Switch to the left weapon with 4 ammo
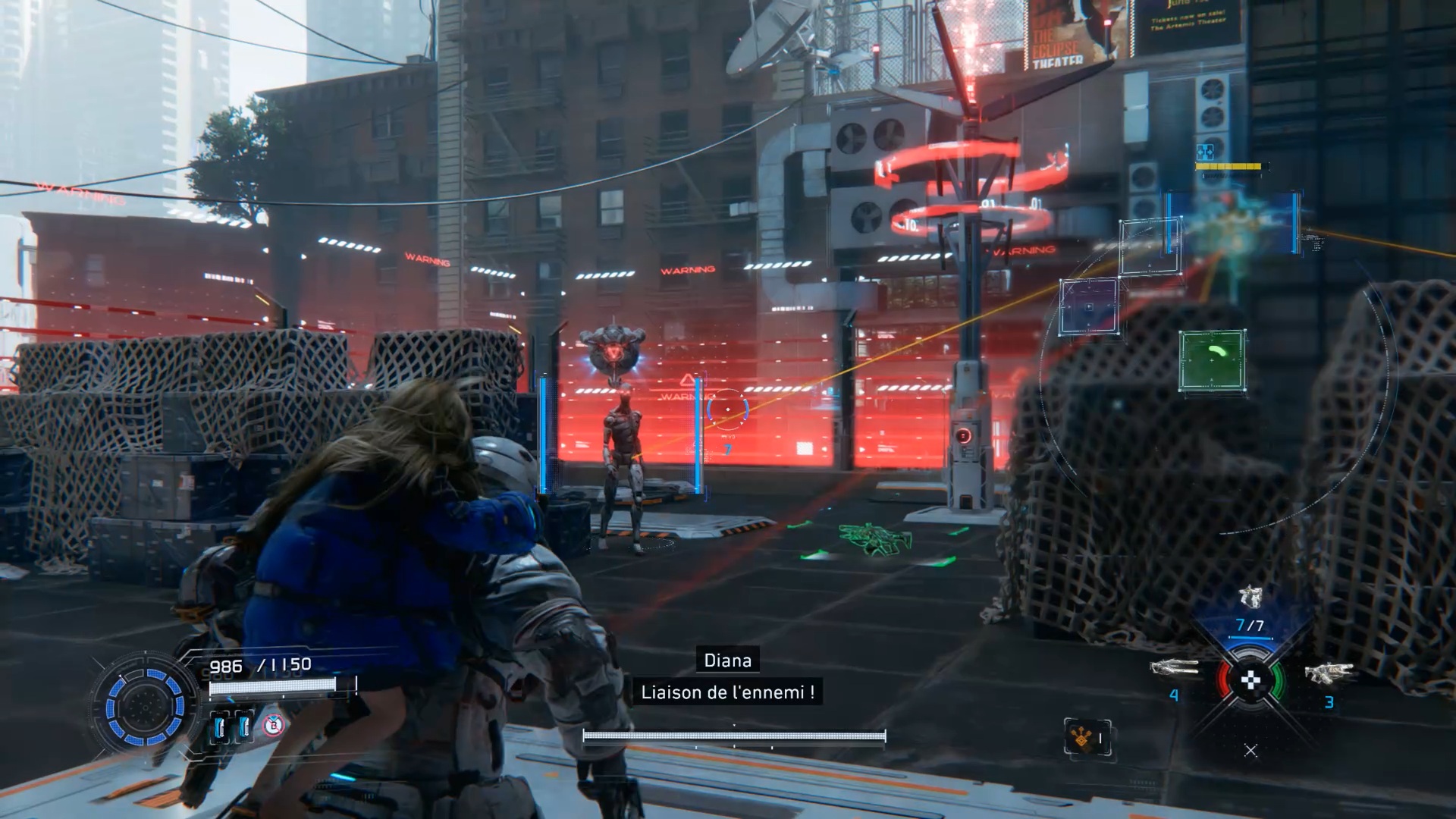Viewport: 1456px width, 819px height. point(1174,669)
